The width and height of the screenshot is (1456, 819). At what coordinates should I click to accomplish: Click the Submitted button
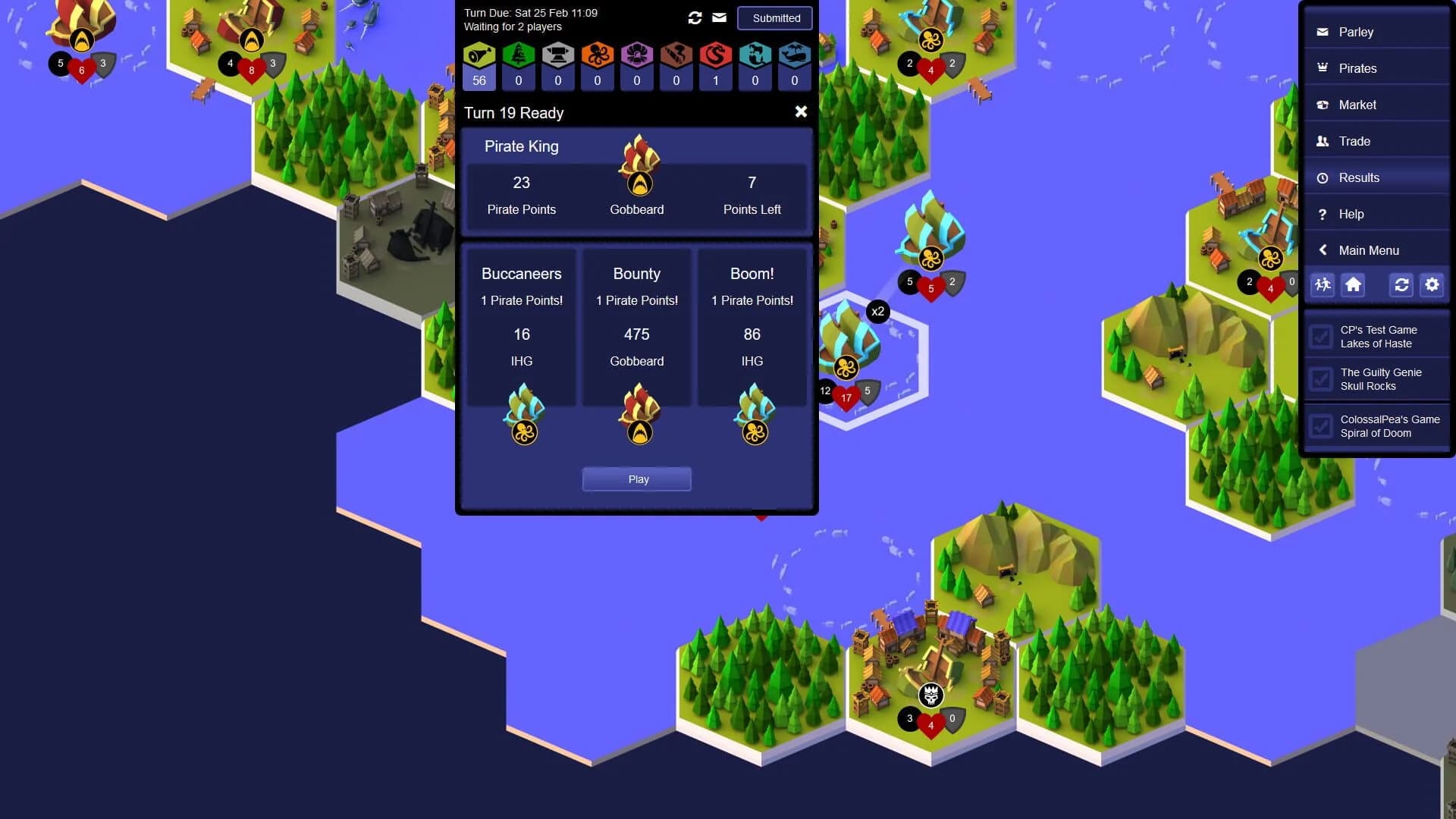coord(774,18)
